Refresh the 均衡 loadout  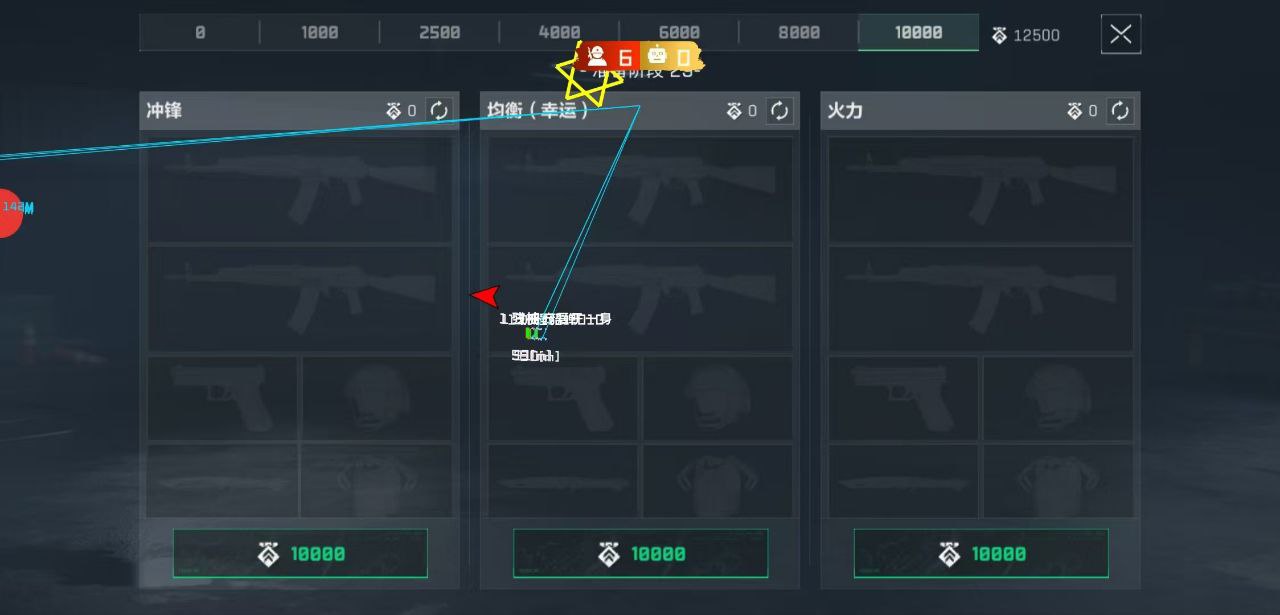(780, 111)
